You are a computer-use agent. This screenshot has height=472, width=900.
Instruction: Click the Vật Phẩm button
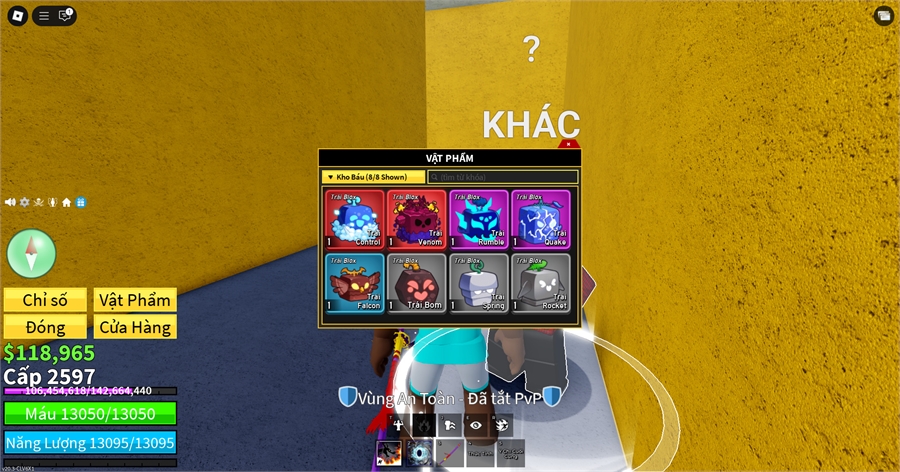(x=136, y=300)
